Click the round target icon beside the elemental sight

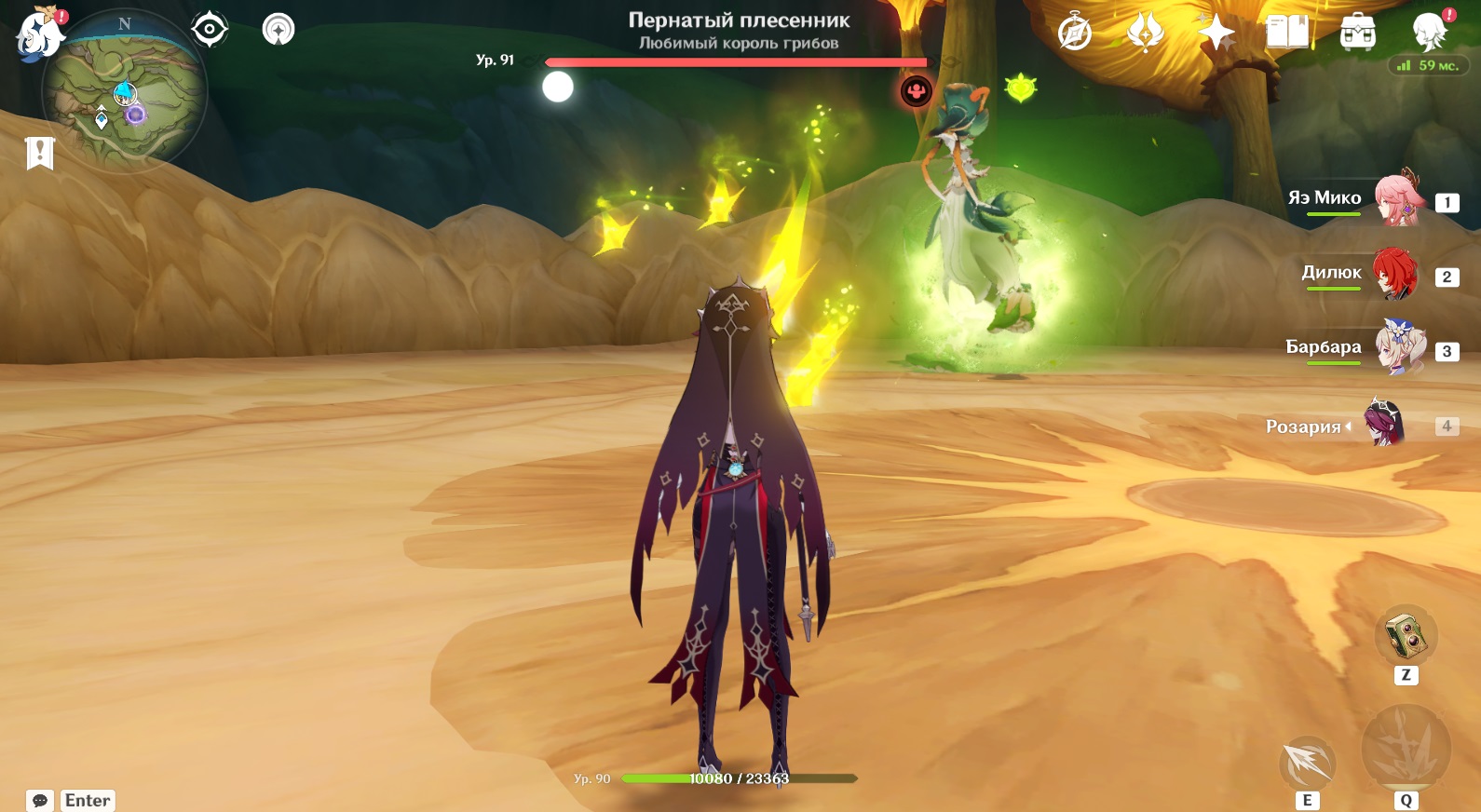coord(278,30)
